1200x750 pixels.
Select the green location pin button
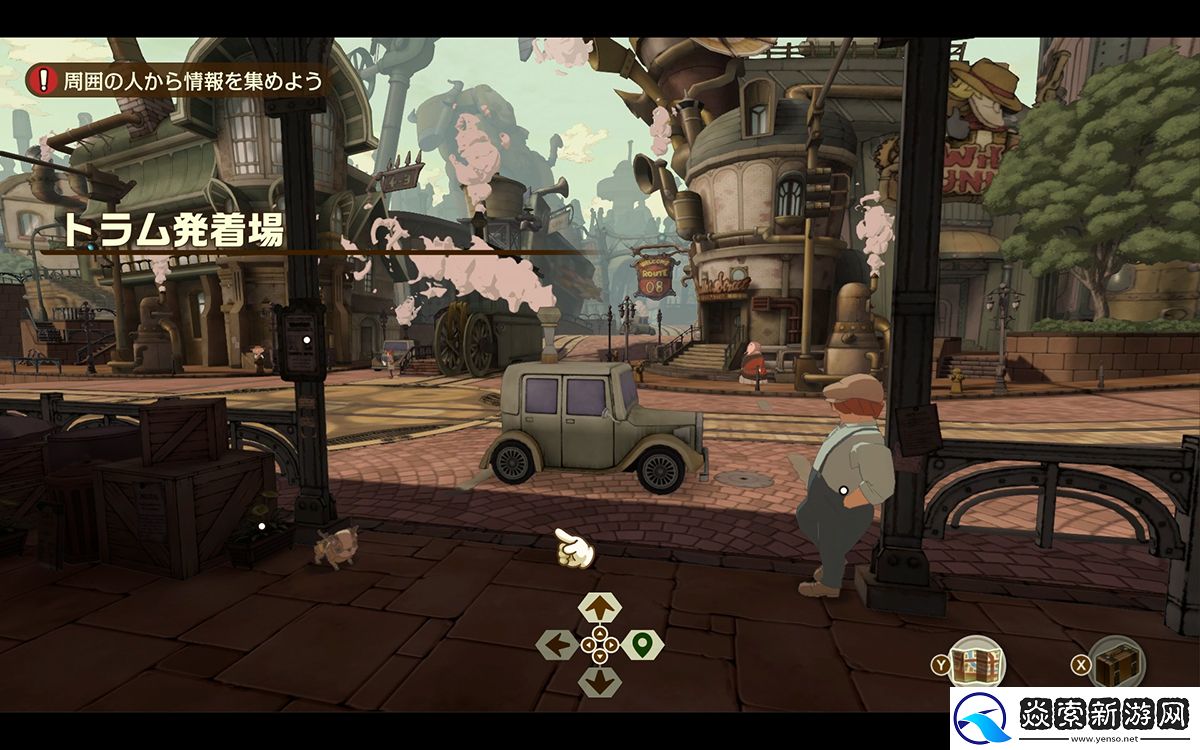[x=642, y=645]
